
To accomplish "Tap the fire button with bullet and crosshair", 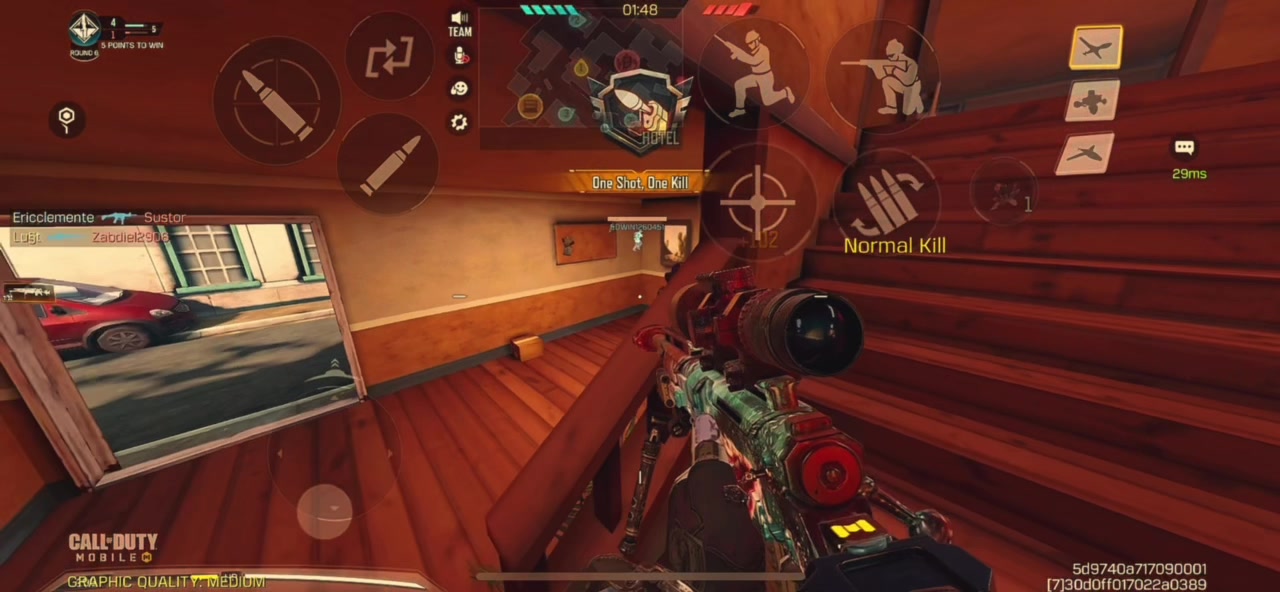I will 276,101.
